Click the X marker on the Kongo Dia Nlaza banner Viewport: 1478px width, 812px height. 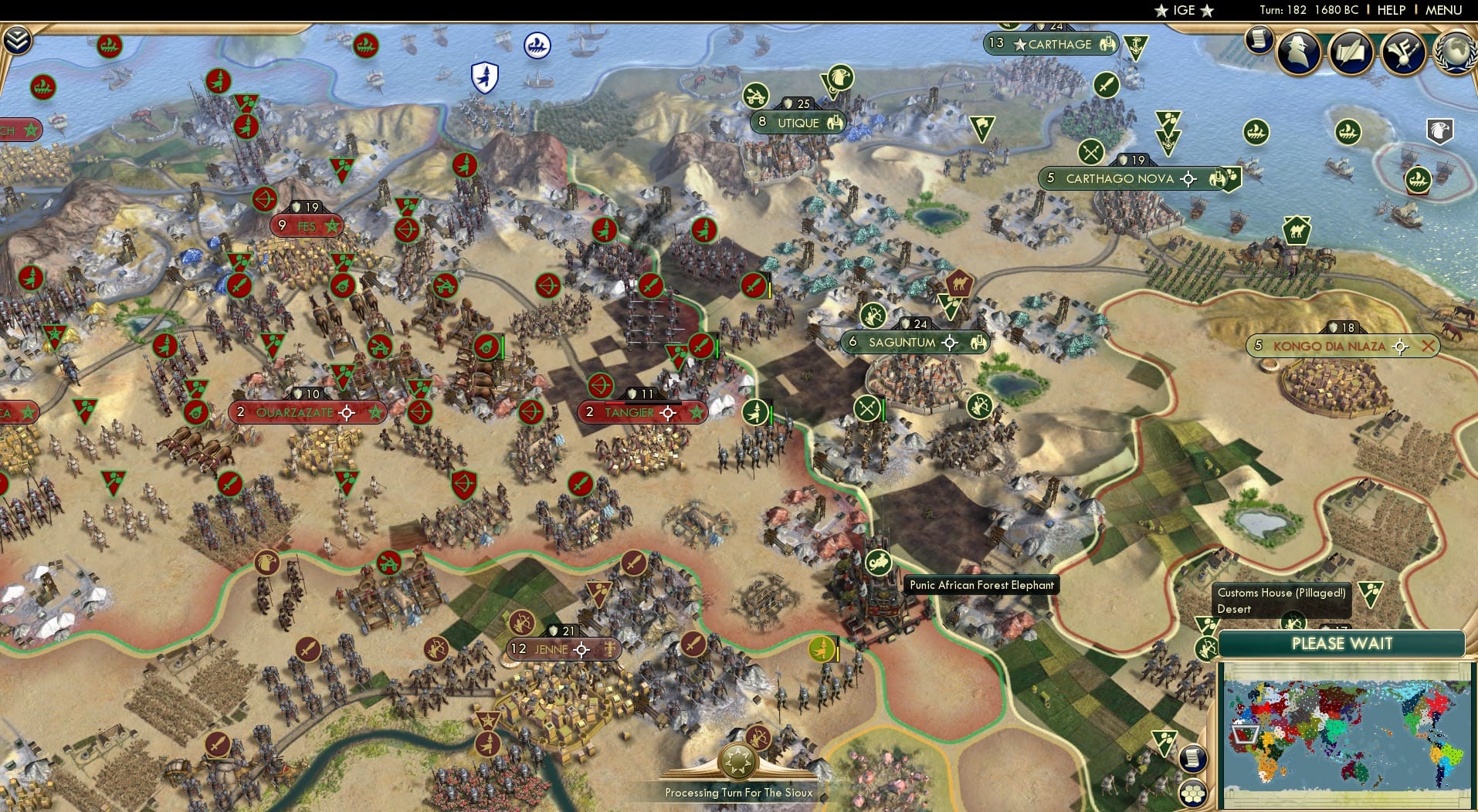click(x=1426, y=347)
